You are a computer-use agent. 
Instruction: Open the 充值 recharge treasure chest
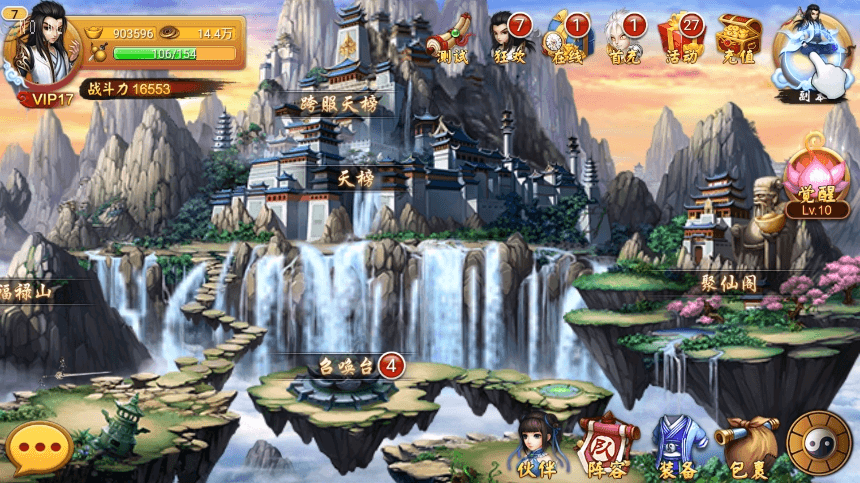[739, 40]
